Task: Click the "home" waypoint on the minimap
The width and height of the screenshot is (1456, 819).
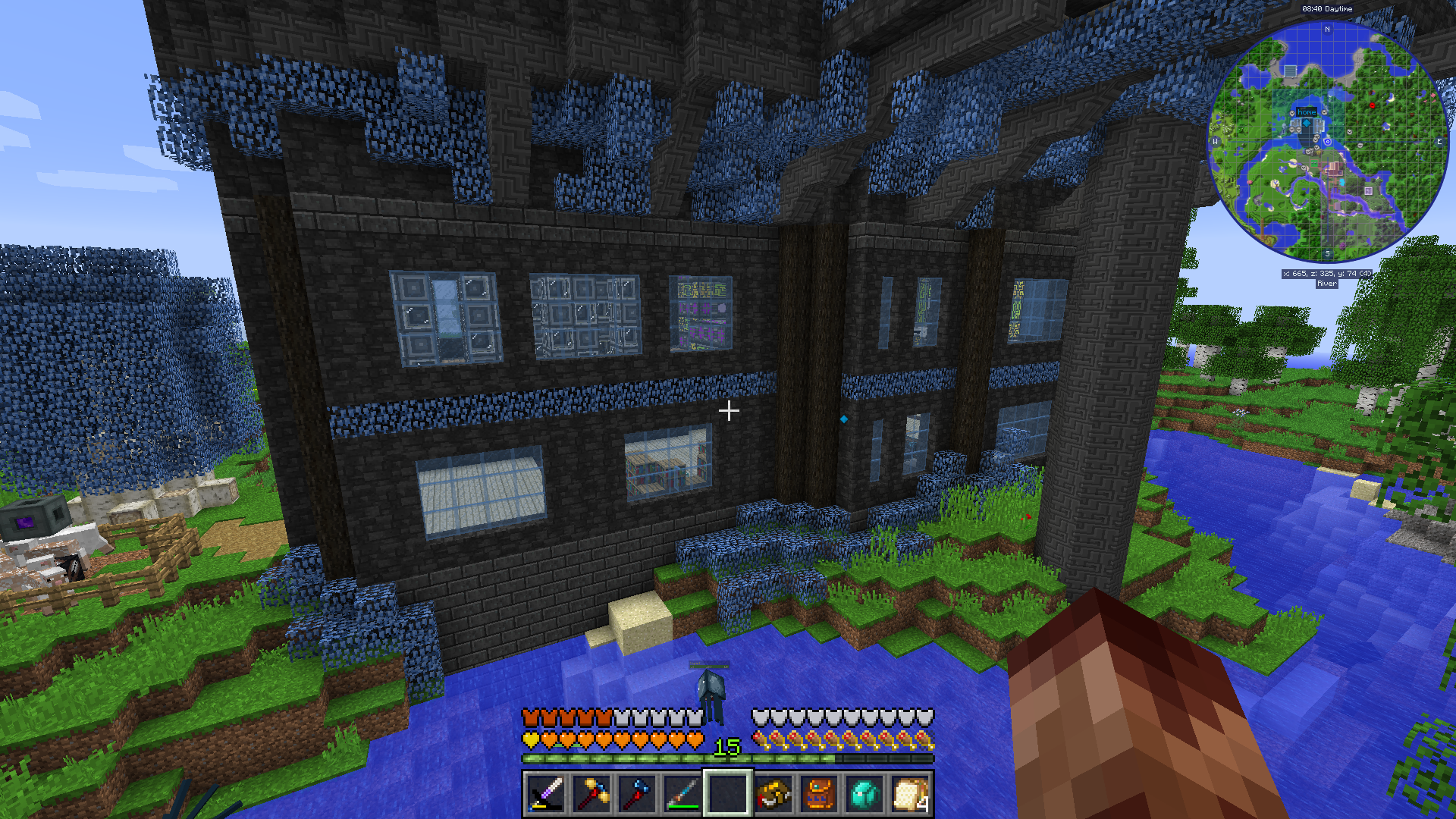Action: (x=1307, y=112)
